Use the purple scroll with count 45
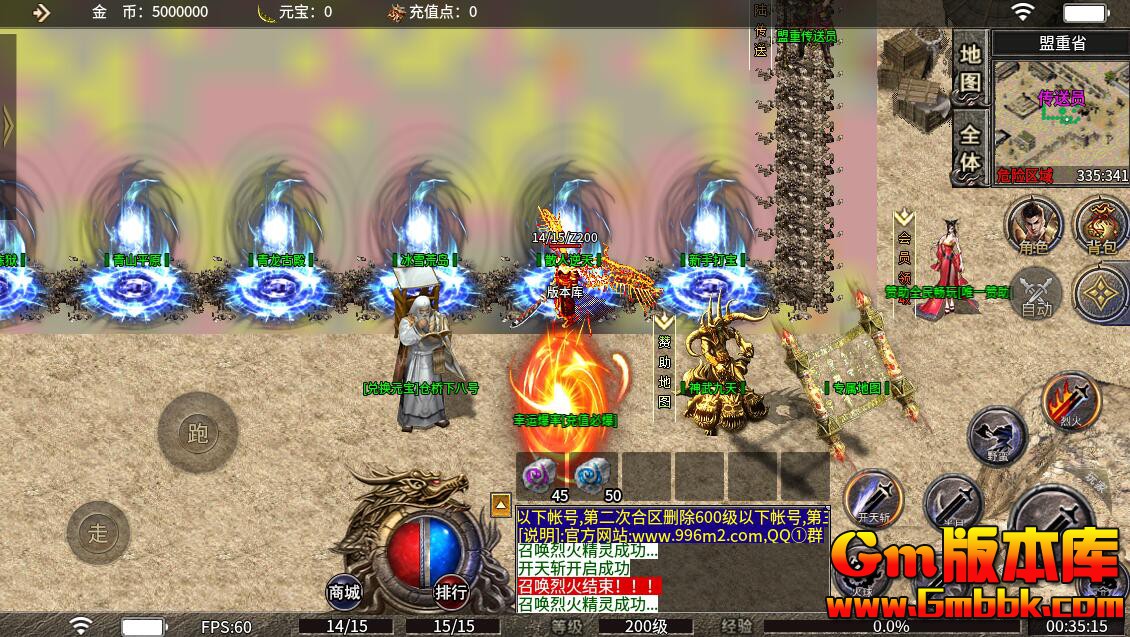Image resolution: width=1130 pixels, height=637 pixels. click(543, 474)
